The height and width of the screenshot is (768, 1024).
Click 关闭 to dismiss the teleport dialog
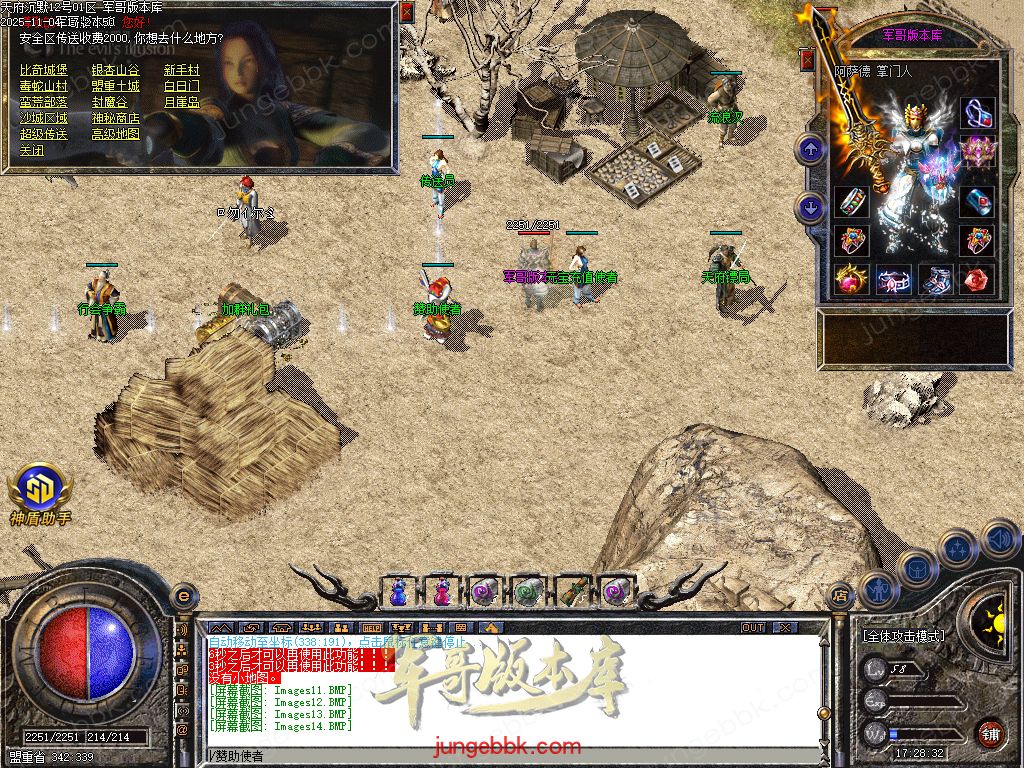[32, 150]
